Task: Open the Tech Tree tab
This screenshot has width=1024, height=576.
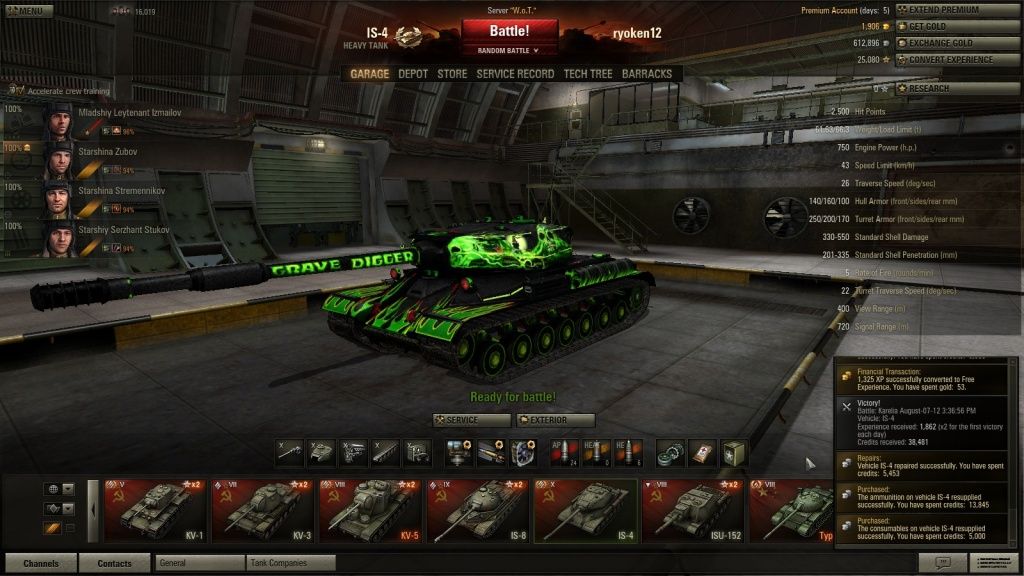Action: point(587,74)
